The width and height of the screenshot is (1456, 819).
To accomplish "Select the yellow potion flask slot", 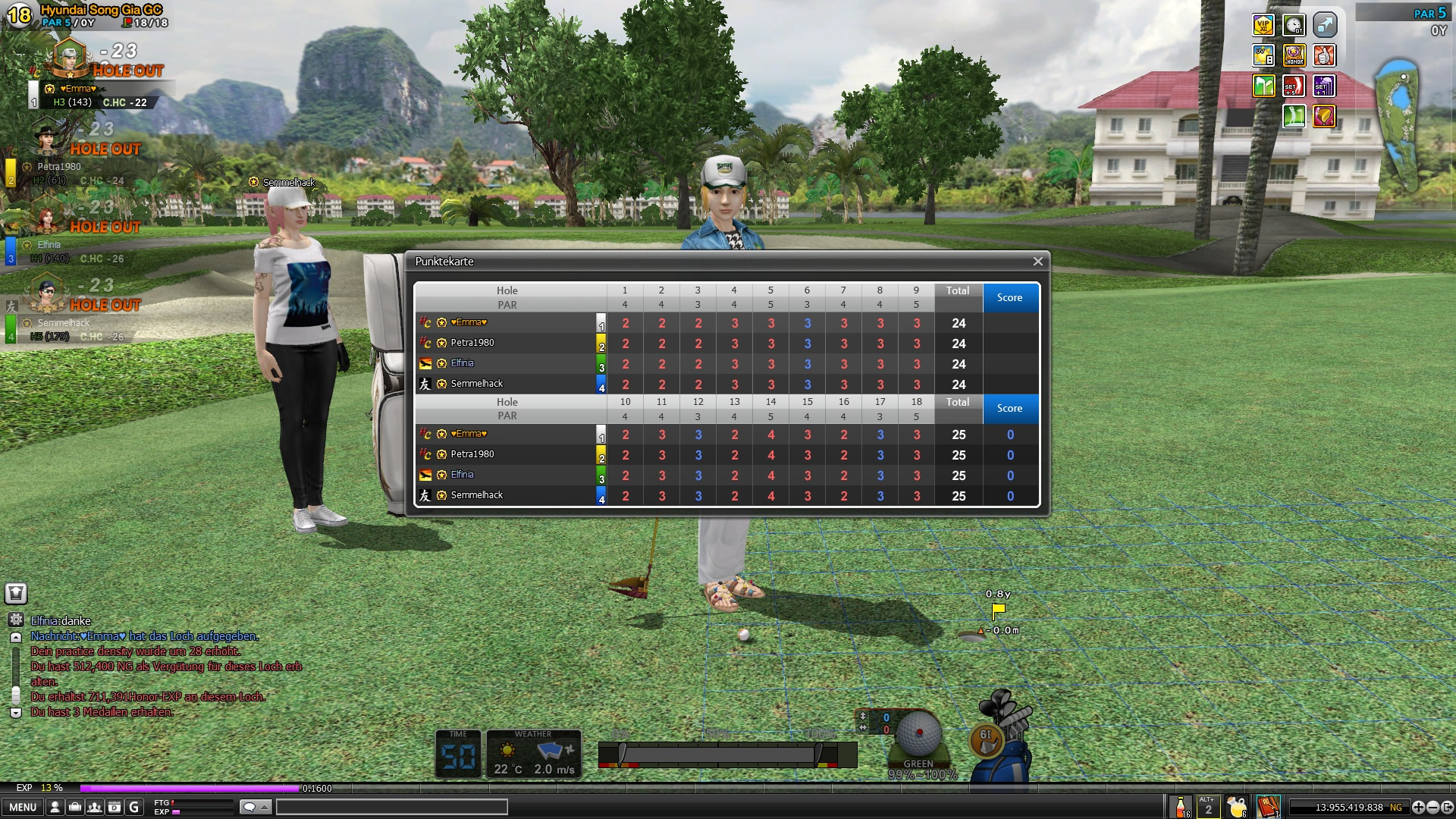I will 1237,807.
